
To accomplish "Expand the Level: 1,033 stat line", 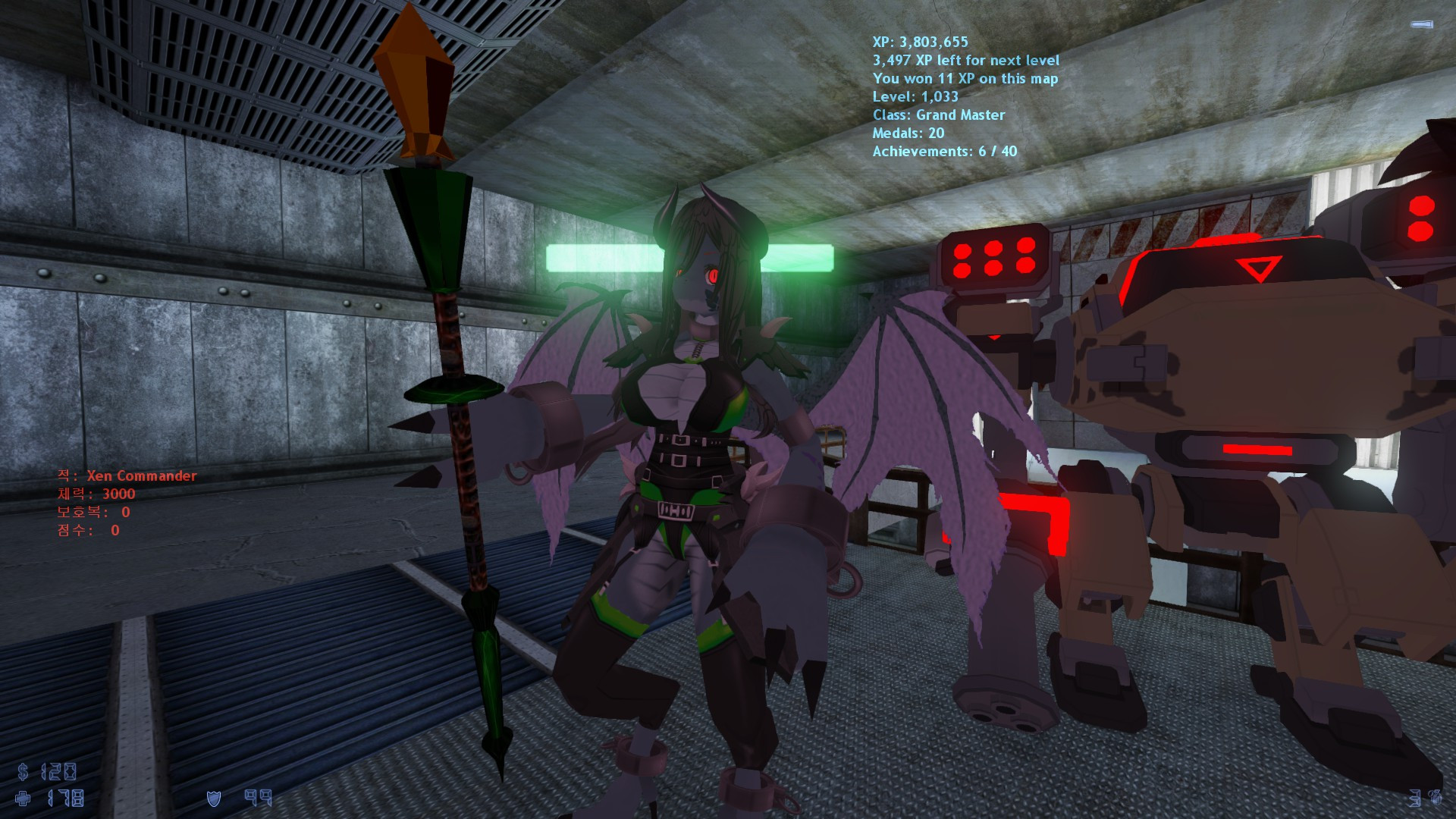I will point(915,97).
